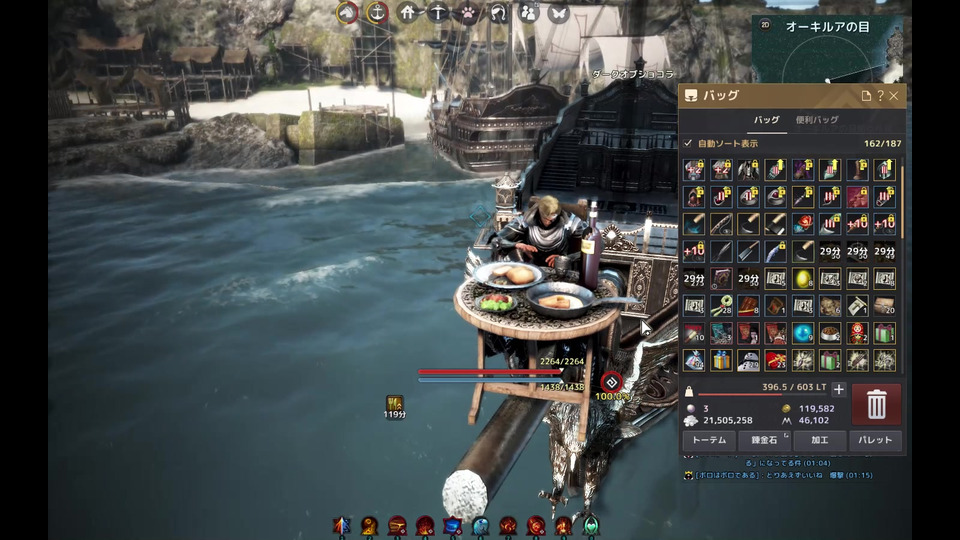Click the red trash can button
Screen dimensions: 960x540
(876, 404)
